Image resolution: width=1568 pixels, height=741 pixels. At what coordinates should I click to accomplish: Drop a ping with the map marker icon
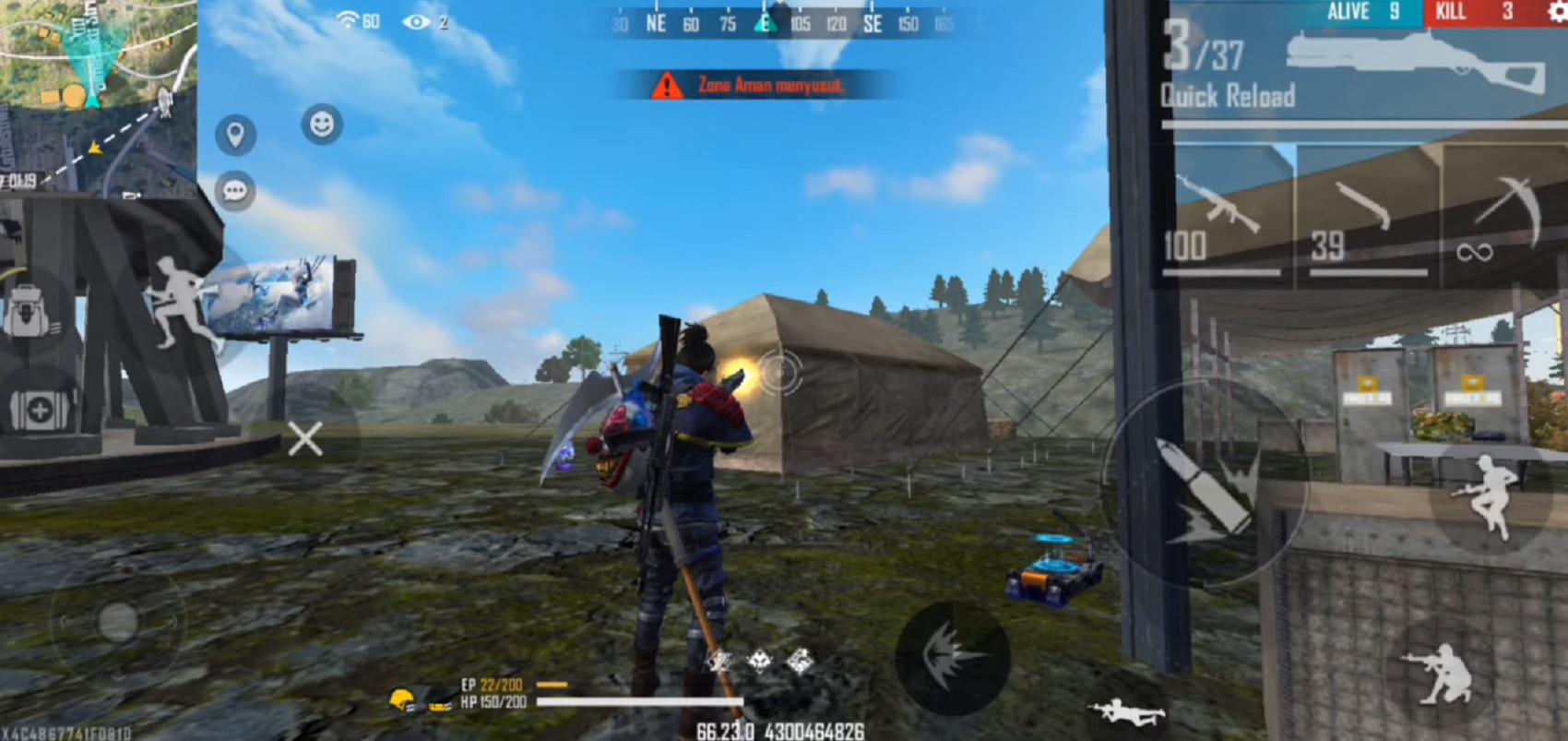pos(238,133)
